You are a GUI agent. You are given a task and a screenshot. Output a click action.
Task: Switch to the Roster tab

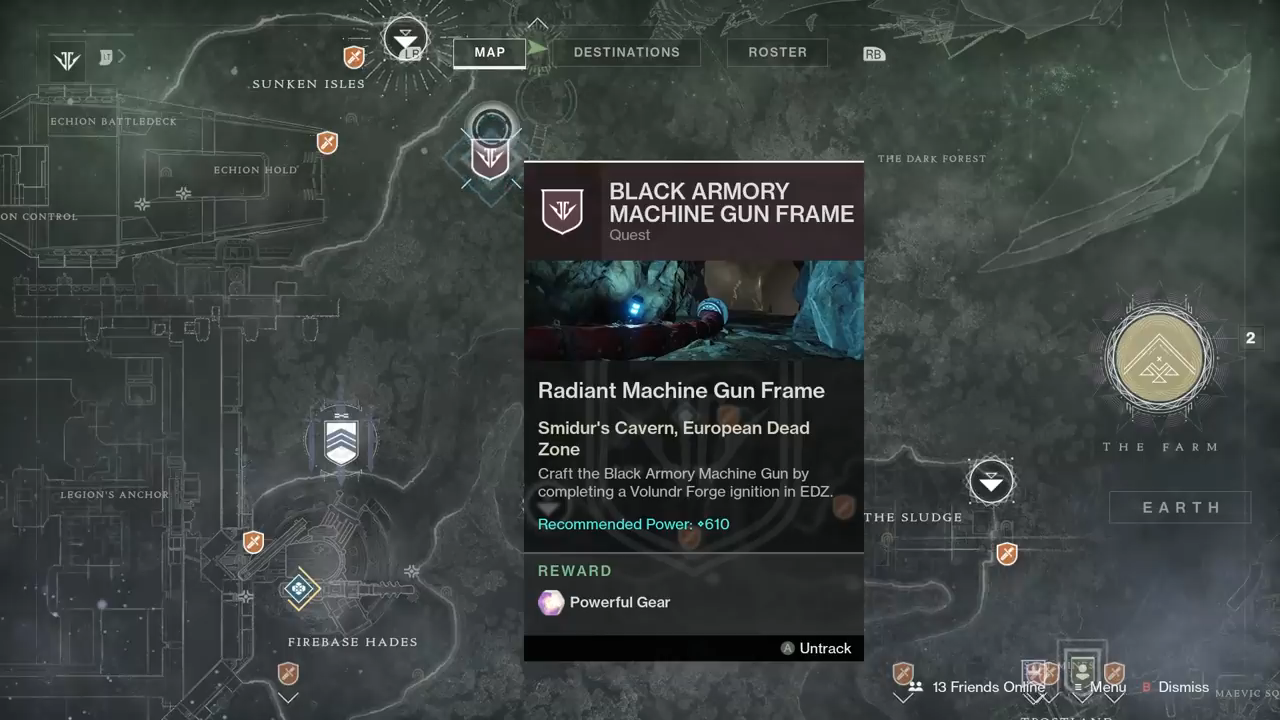[777, 52]
